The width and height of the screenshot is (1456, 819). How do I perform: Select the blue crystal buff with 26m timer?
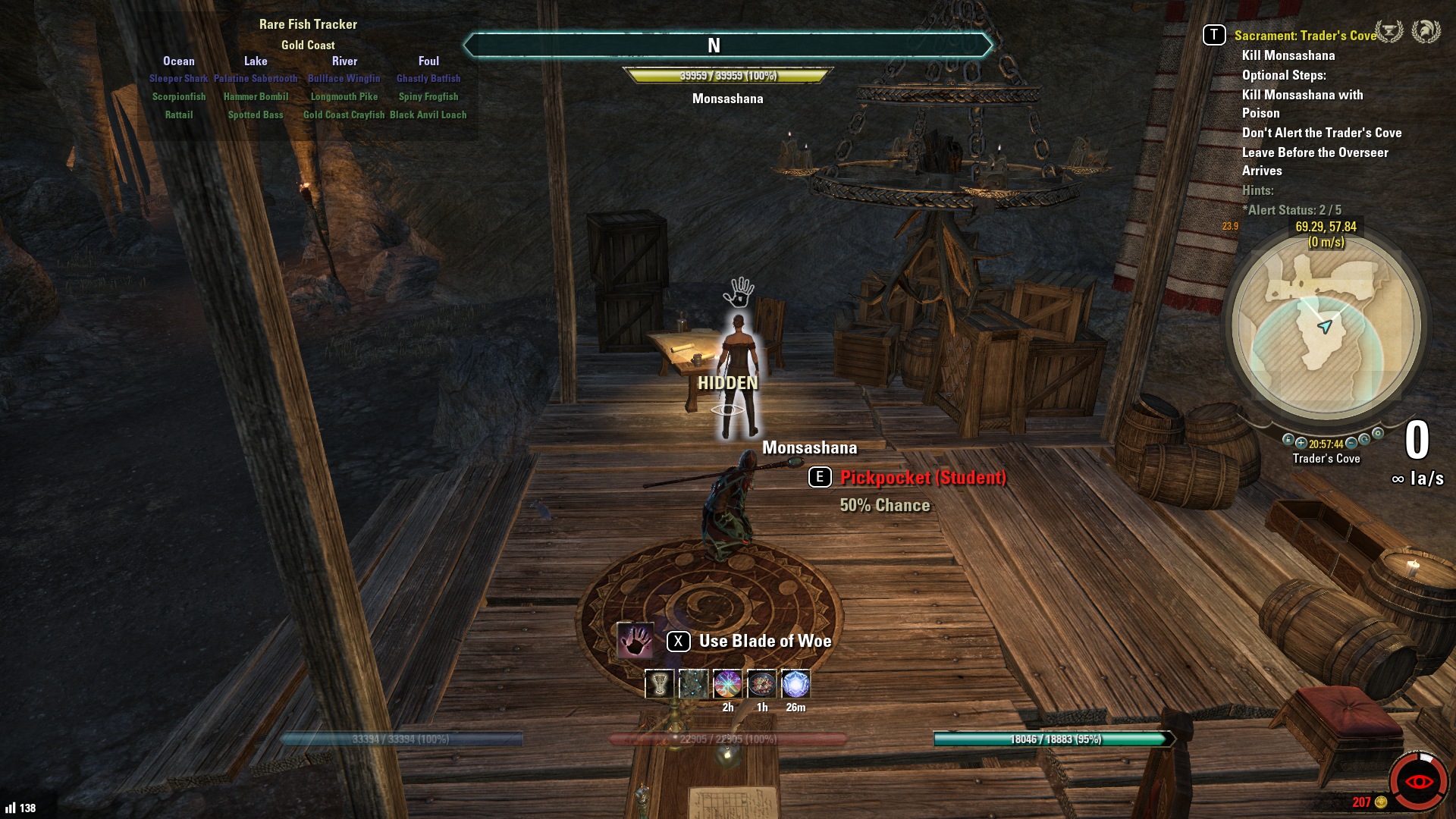795,684
